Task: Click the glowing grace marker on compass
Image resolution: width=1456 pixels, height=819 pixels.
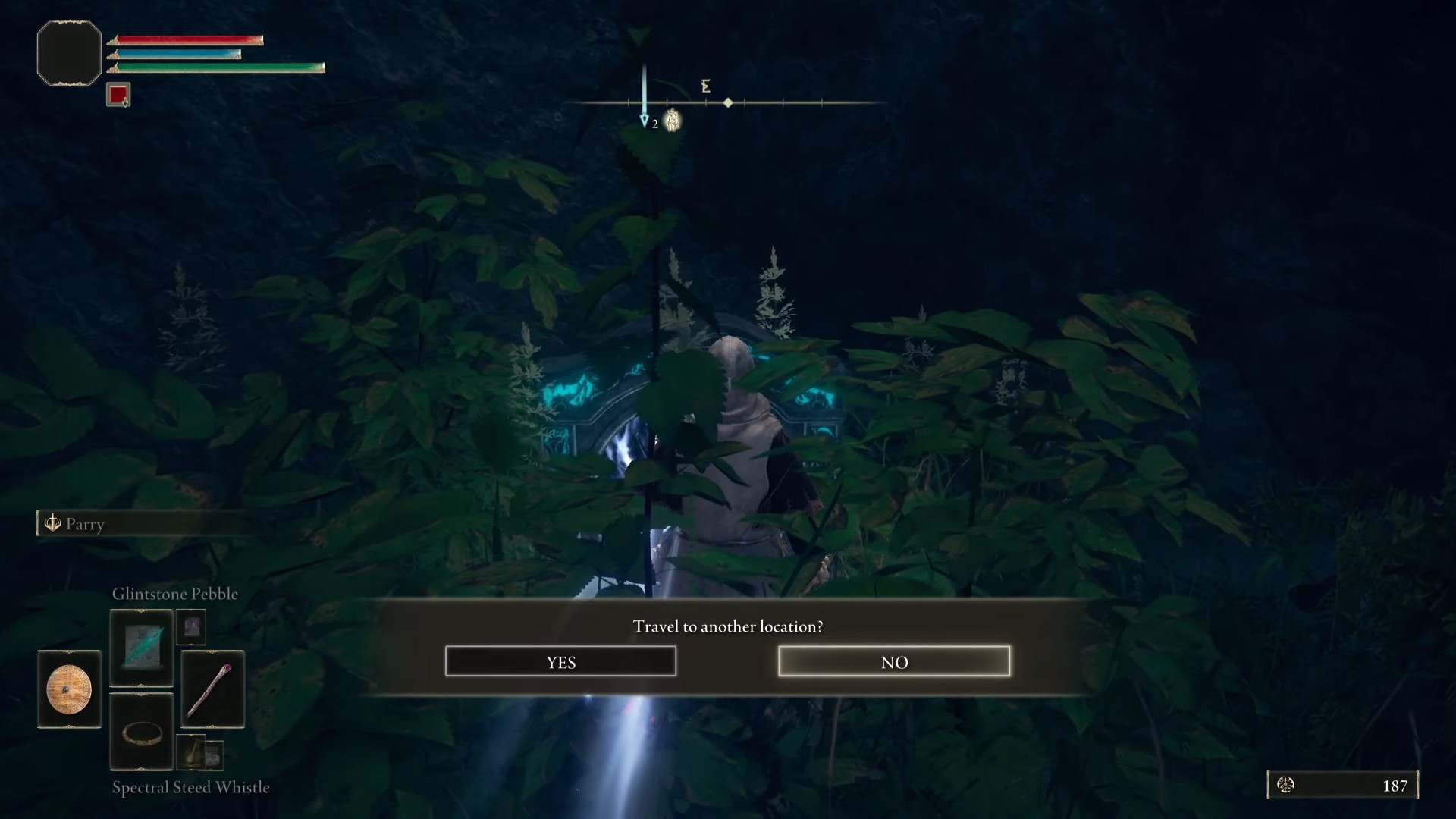Action: 672,121
